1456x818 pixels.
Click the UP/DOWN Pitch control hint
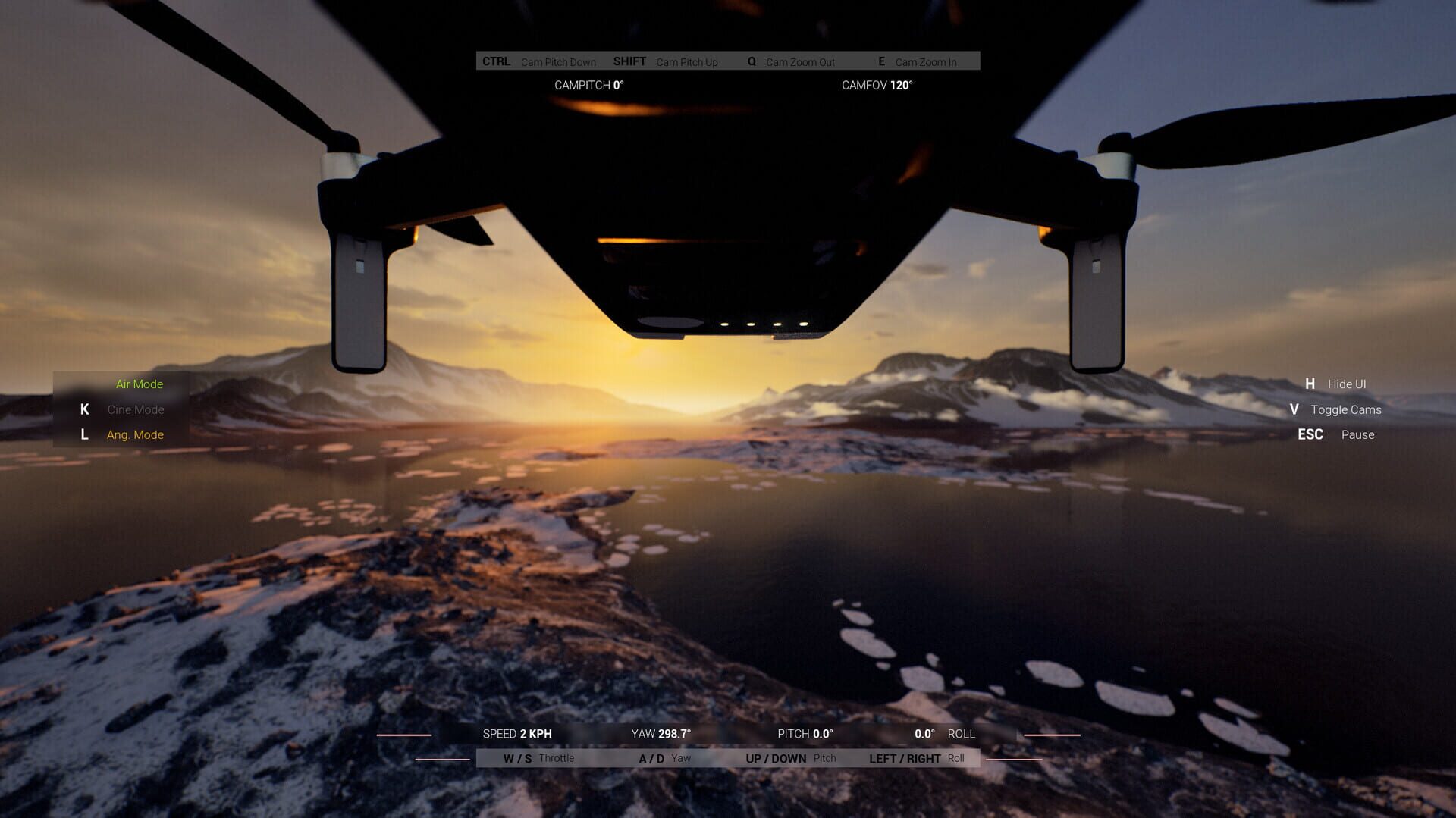(x=789, y=757)
